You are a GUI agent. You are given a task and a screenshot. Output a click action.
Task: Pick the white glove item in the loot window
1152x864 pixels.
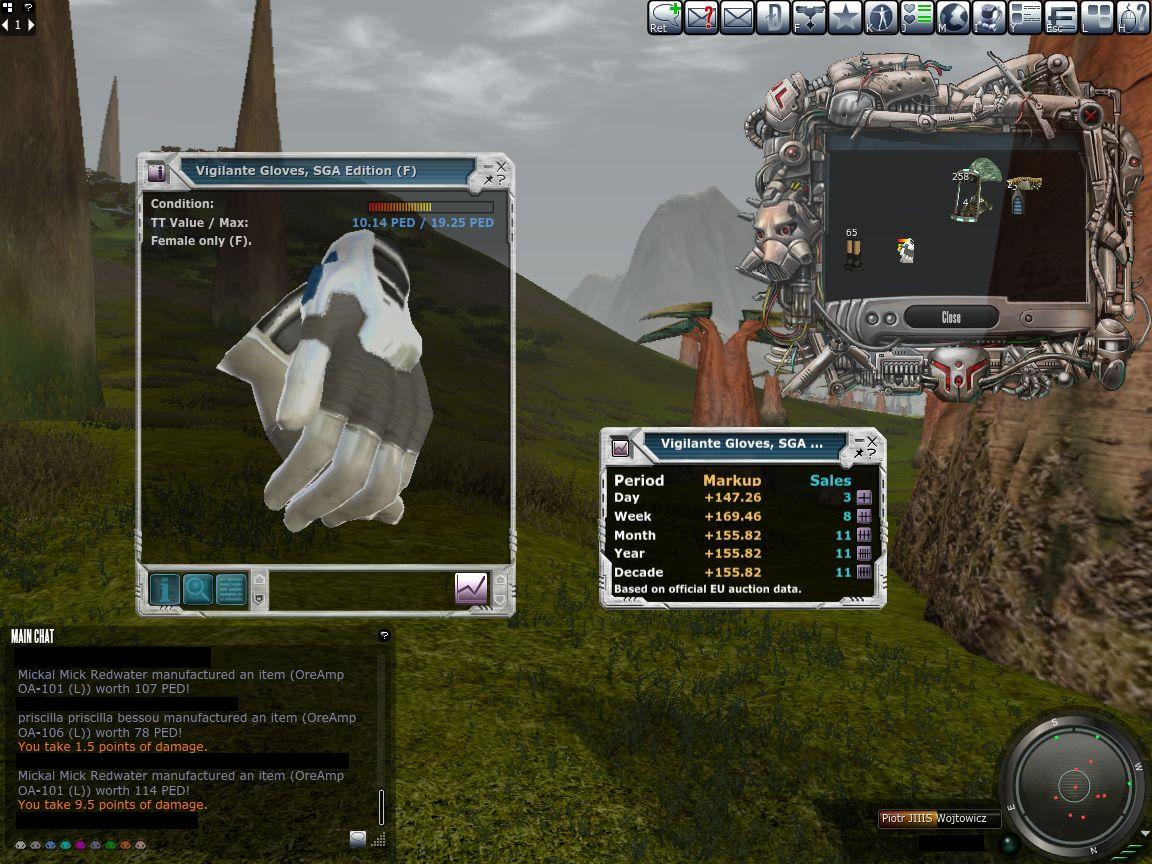(x=906, y=250)
